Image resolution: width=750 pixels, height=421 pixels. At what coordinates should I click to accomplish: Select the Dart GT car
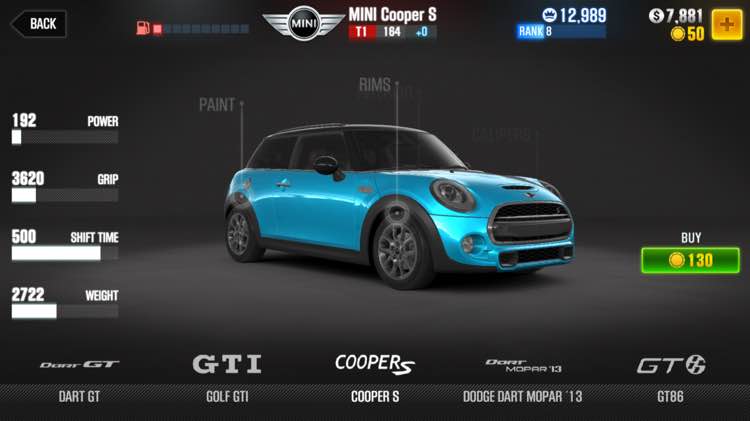point(79,378)
